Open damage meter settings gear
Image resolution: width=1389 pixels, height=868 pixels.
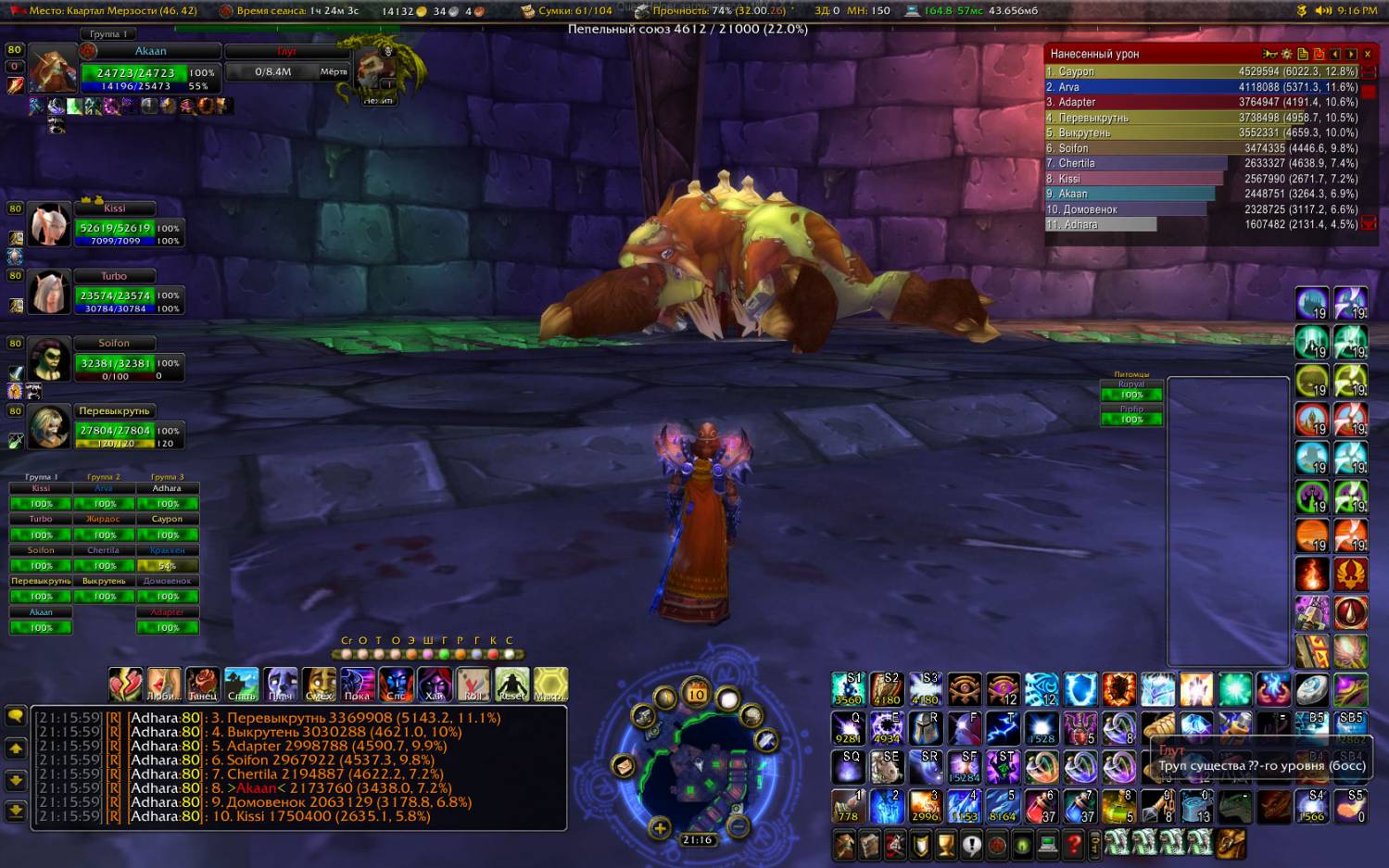(x=1286, y=54)
